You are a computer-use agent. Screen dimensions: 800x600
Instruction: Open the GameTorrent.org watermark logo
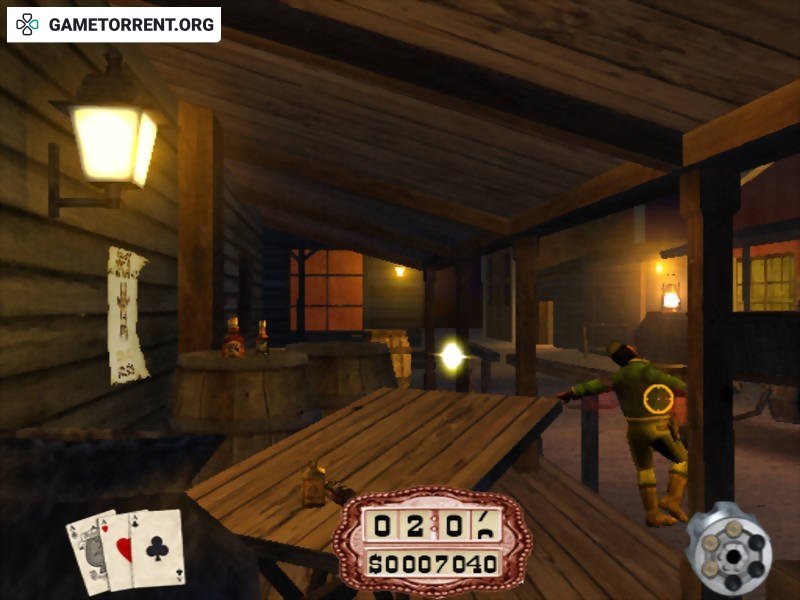click(x=114, y=24)
